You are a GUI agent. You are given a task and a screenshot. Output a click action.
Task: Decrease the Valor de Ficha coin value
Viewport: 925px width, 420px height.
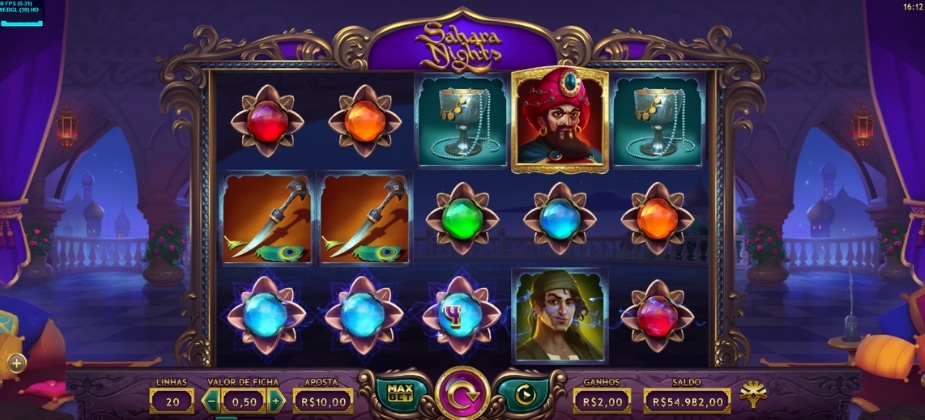pos(212,401)
